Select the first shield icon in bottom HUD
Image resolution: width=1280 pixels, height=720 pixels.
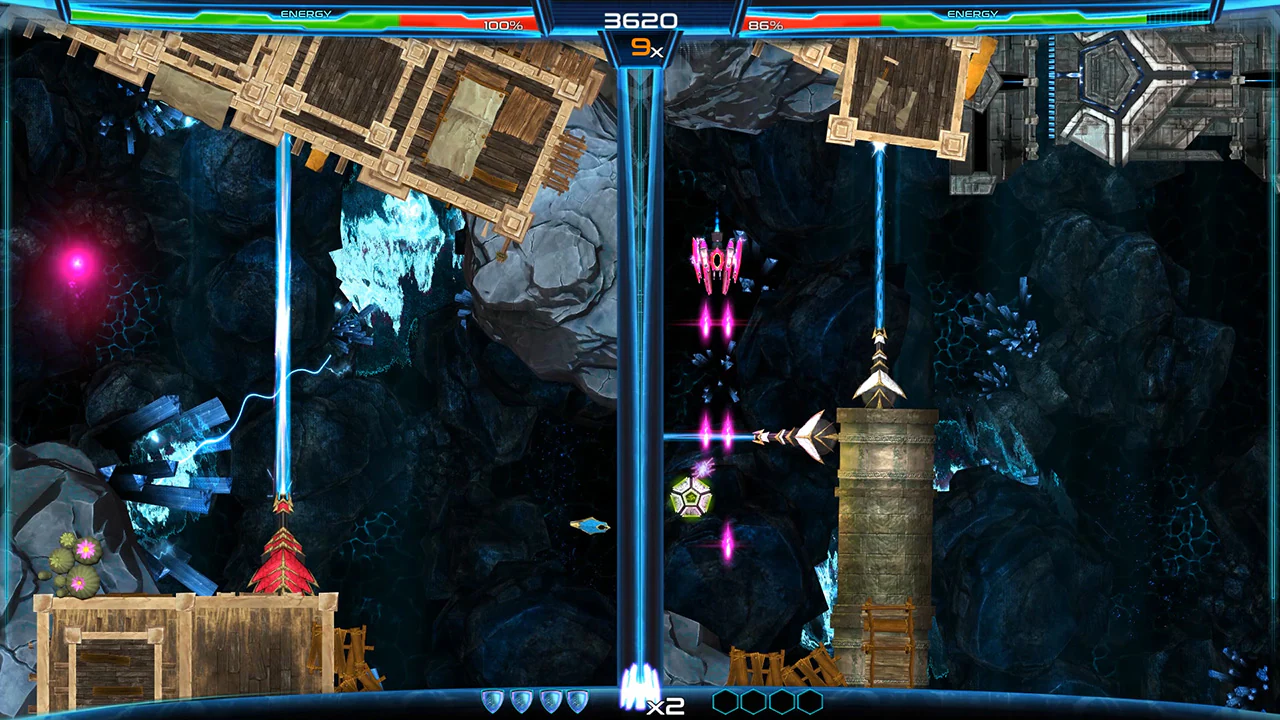tap(491, 701)
